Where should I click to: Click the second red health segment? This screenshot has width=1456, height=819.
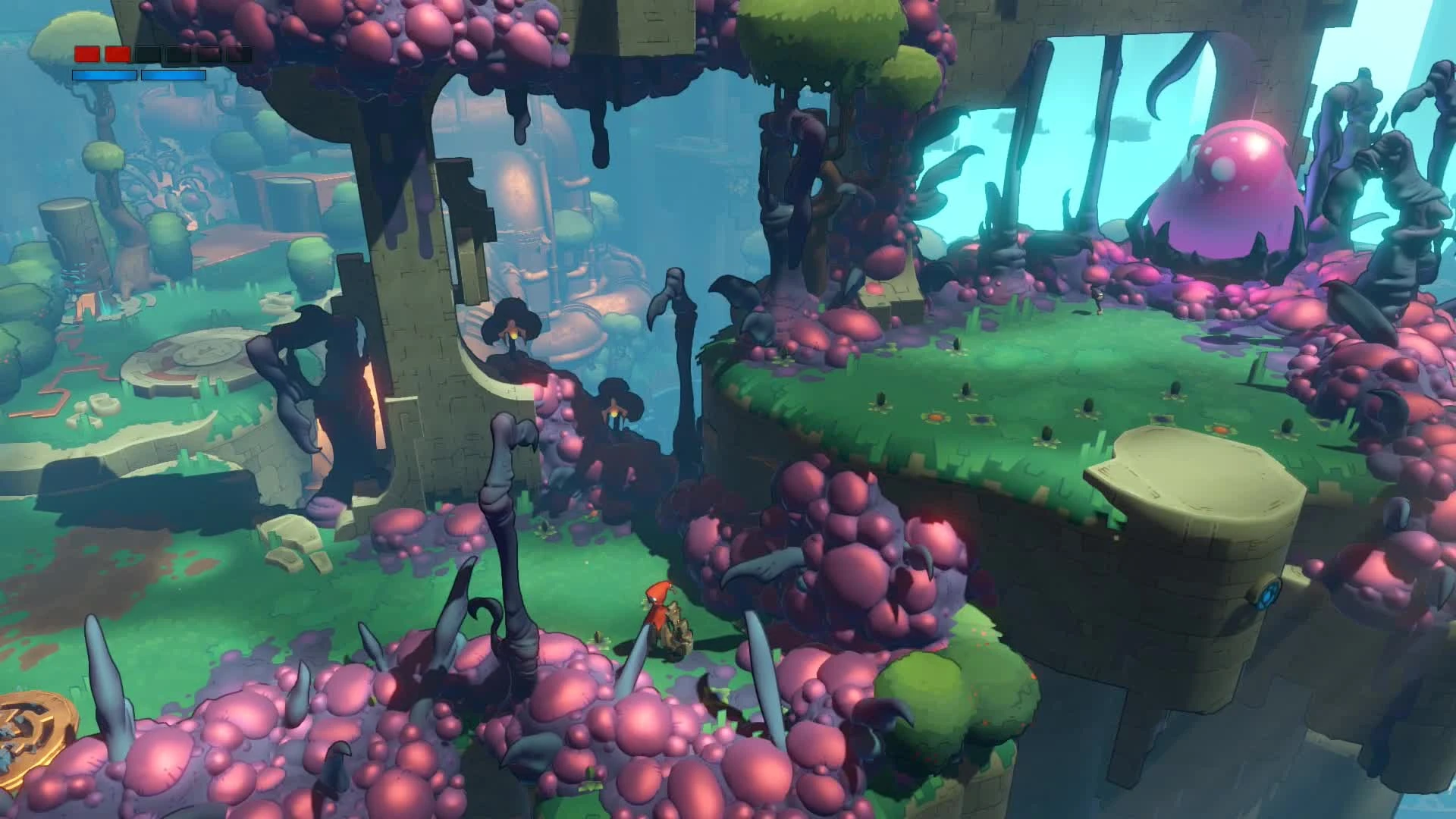(116, 55)
